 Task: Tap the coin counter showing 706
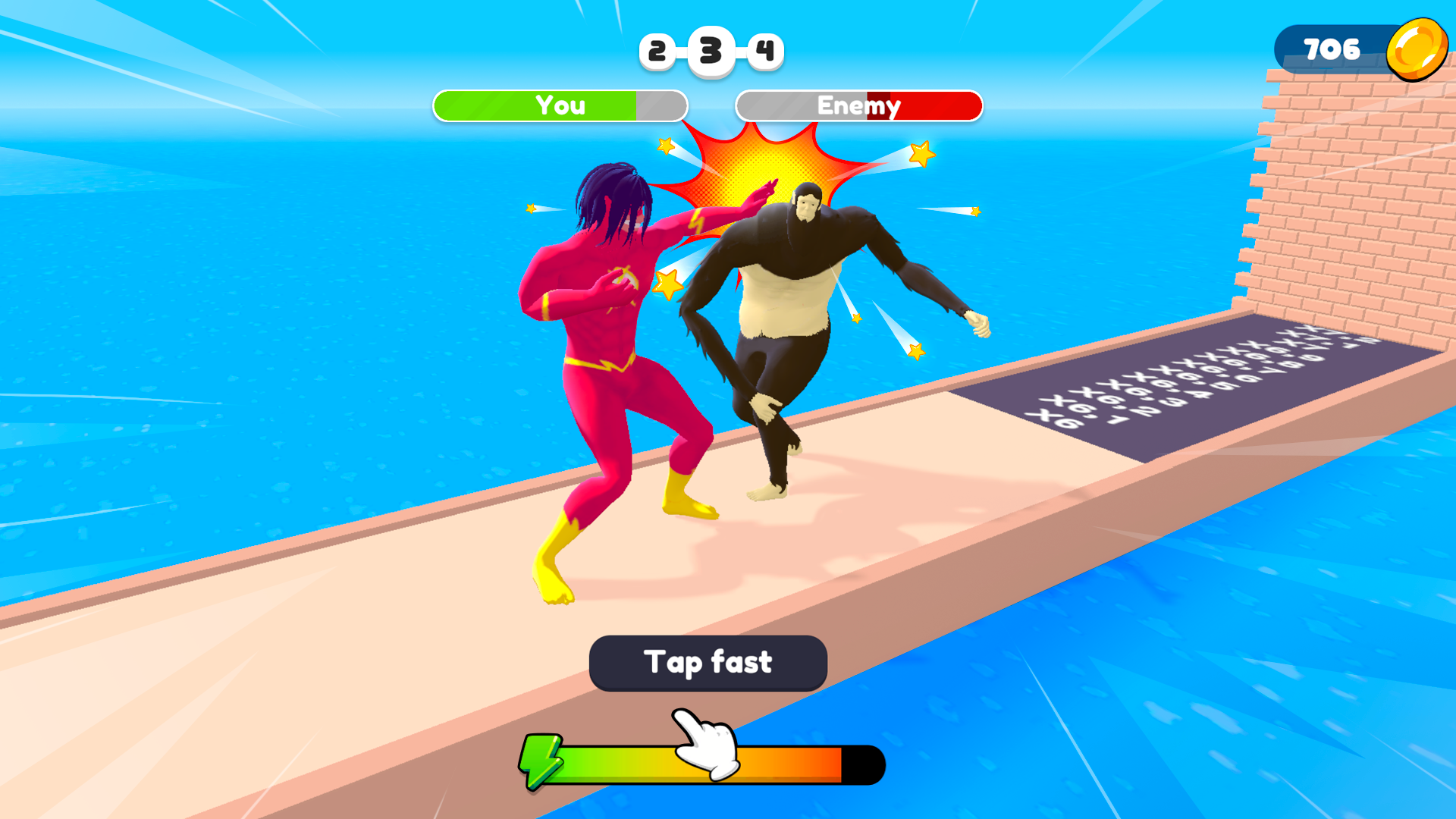tap(1331, 50)
